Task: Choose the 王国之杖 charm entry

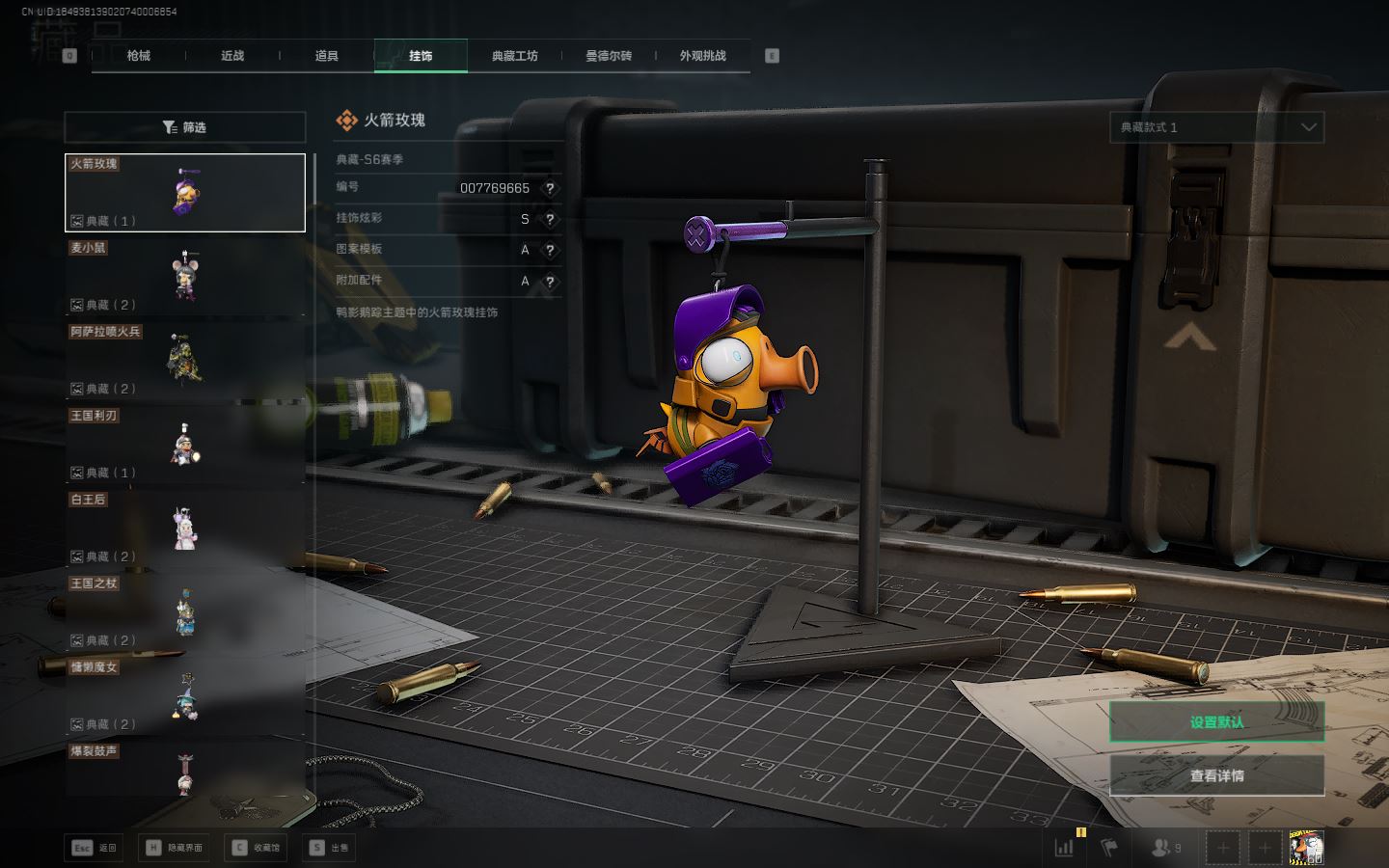Action: 185,612
